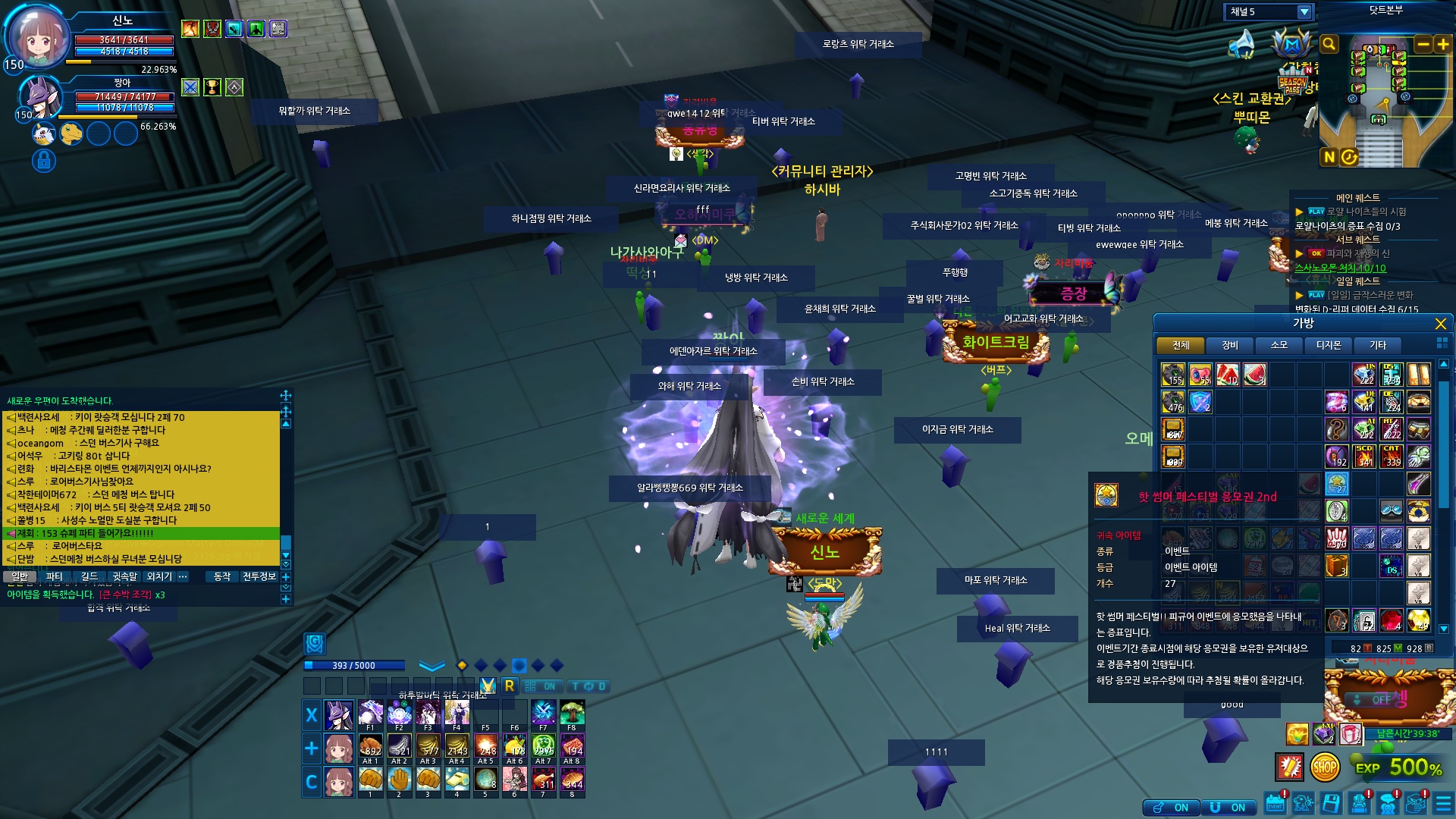This screenshot has height=819, width=1456.
Task: Toggle the magnet auto-loot ON switch
Action: click(x=1228, y=808)
